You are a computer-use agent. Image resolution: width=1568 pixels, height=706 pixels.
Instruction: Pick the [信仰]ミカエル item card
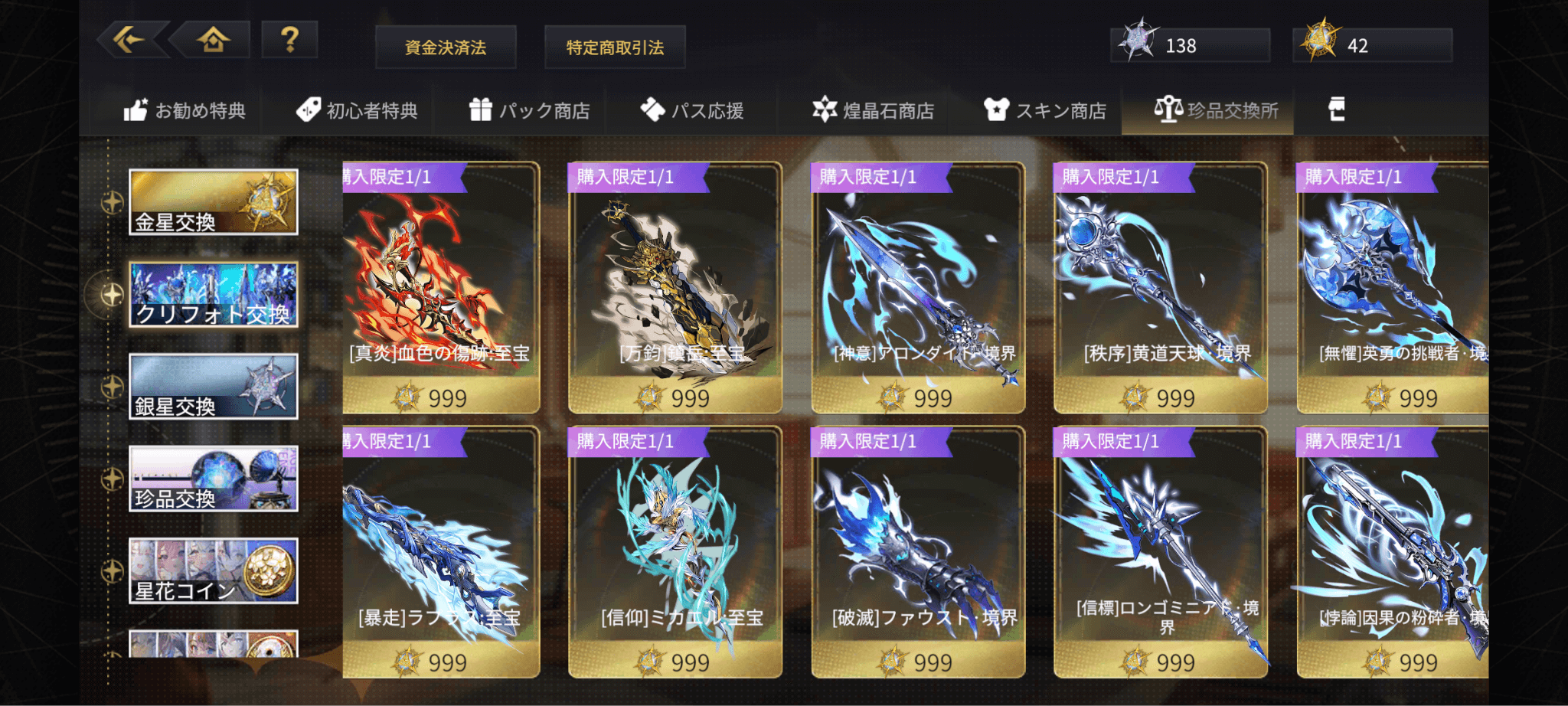pyautogui.click(x=675, y=552)
